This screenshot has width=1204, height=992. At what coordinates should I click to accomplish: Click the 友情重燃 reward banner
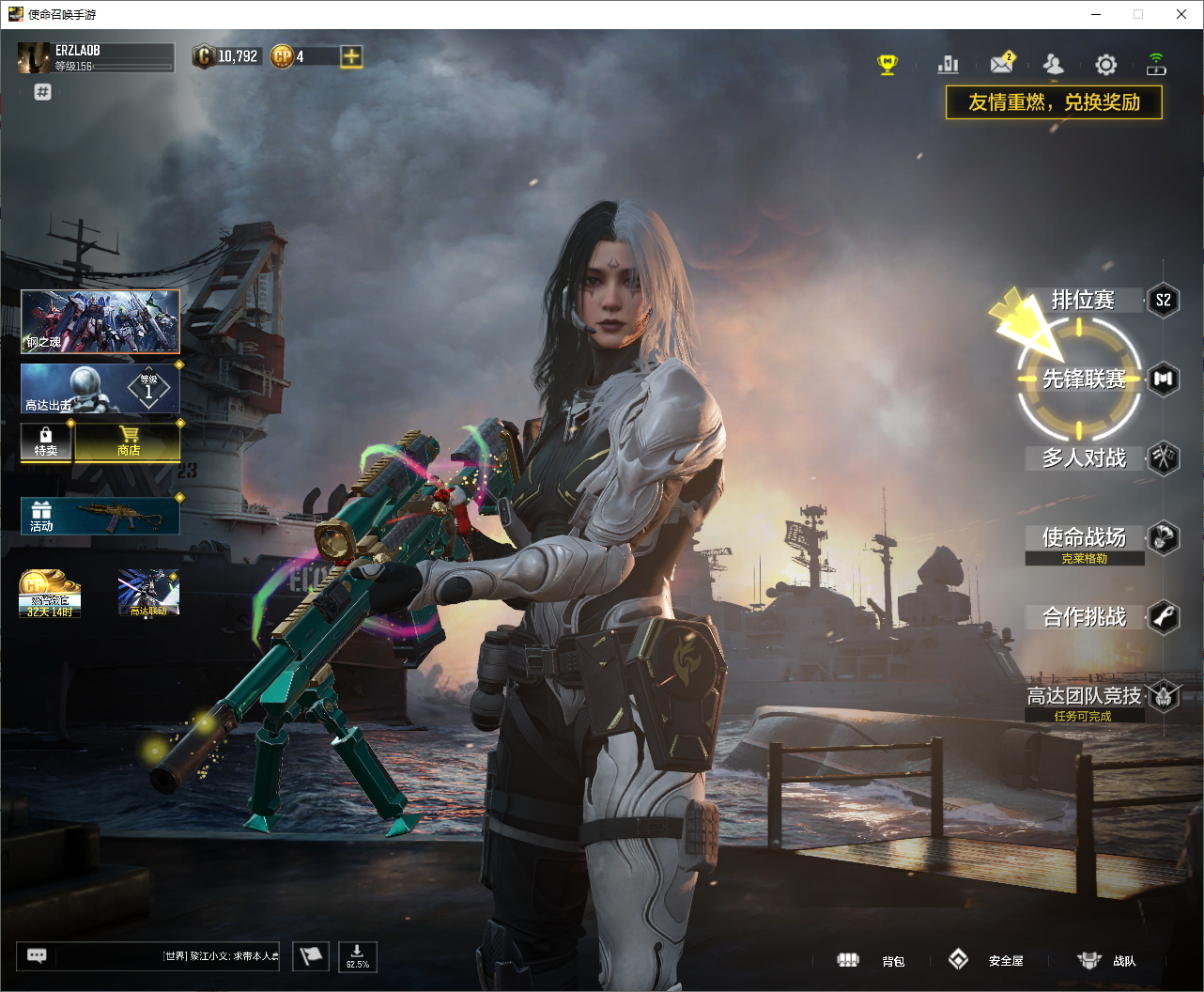tap(1054, 102)
